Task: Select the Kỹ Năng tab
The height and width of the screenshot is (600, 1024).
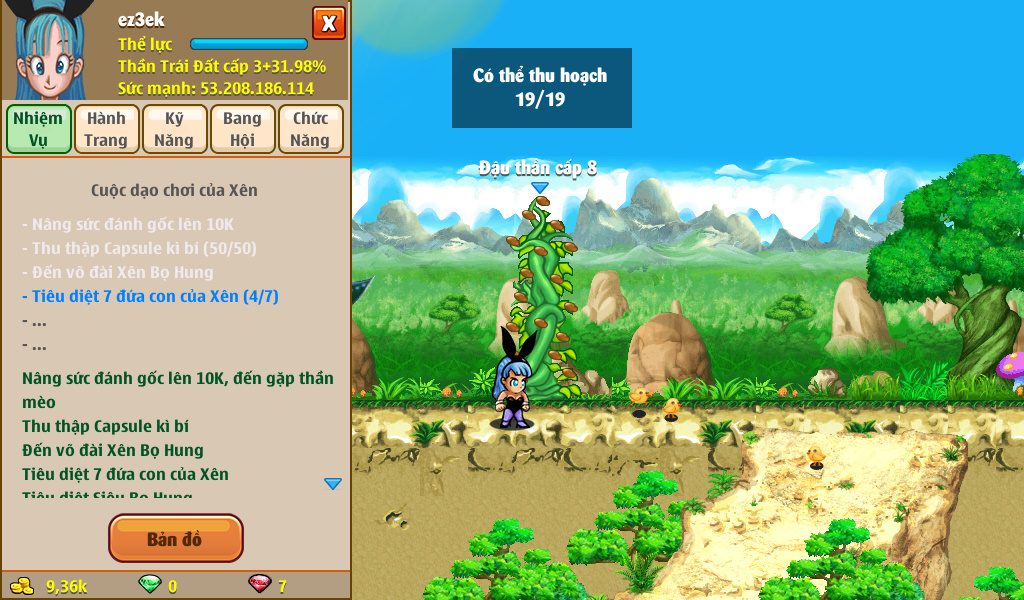Action: point(174,129)
